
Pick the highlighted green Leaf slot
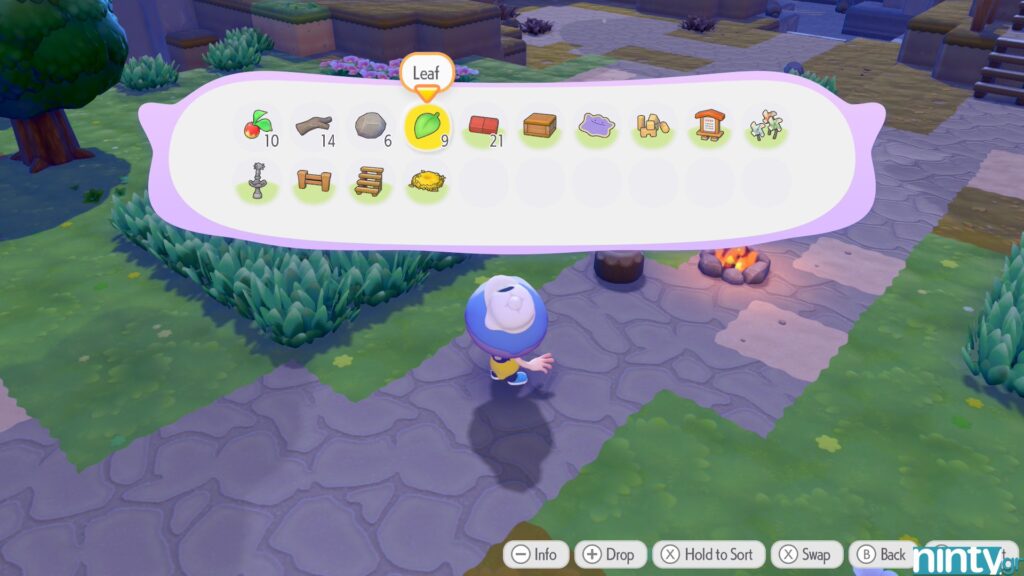427,126
